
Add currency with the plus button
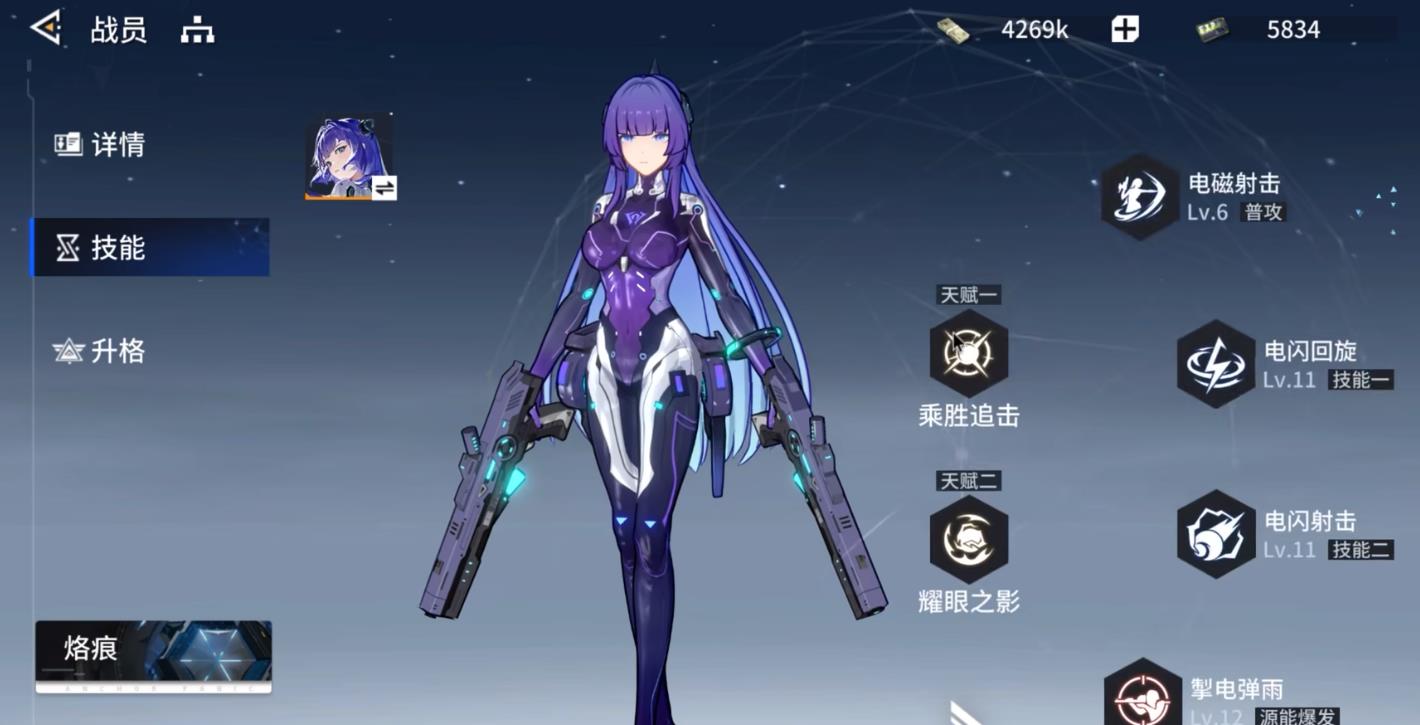(1125, 30)
